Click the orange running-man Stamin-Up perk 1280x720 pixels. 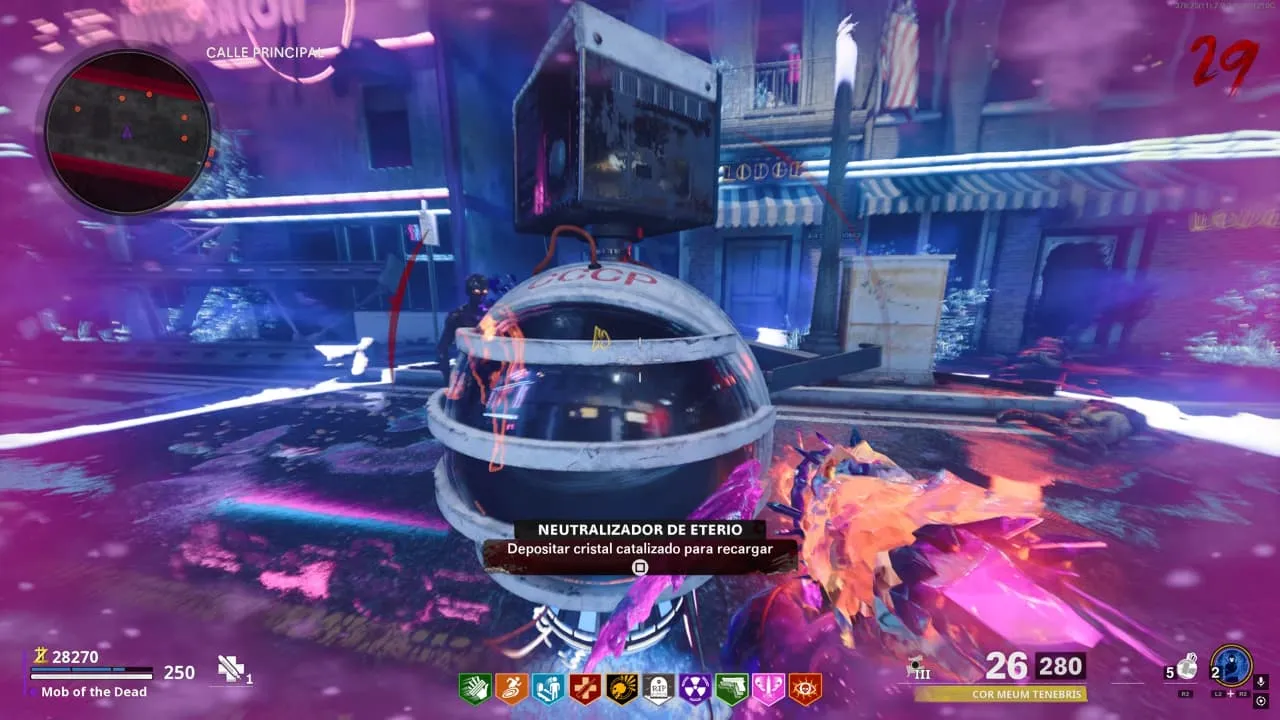510,688
